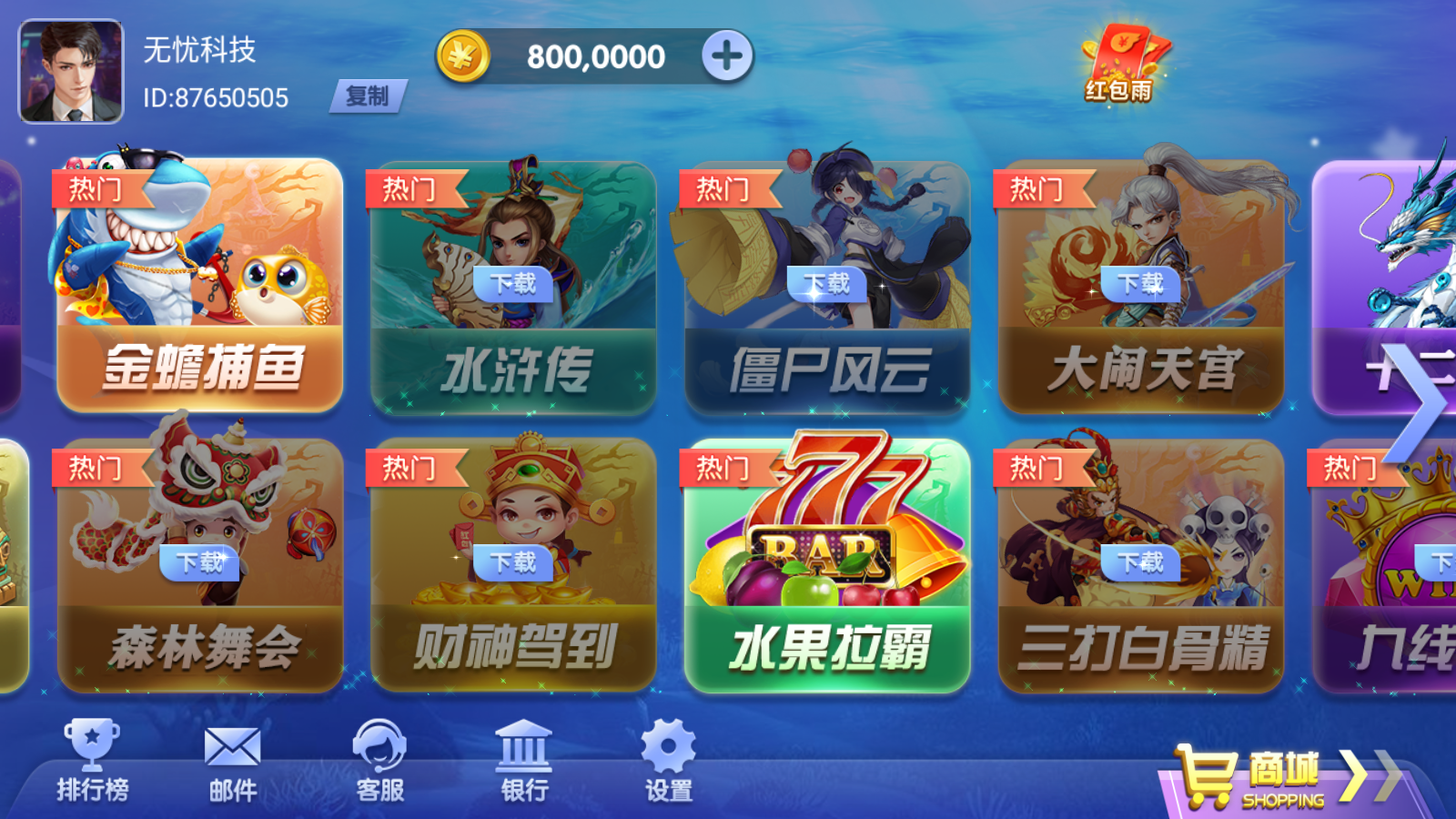The height and width of the screenshot is (819, 1456).
Task: Launch the 金蟾捕鱼 fishing game
Action: point(198,282)
